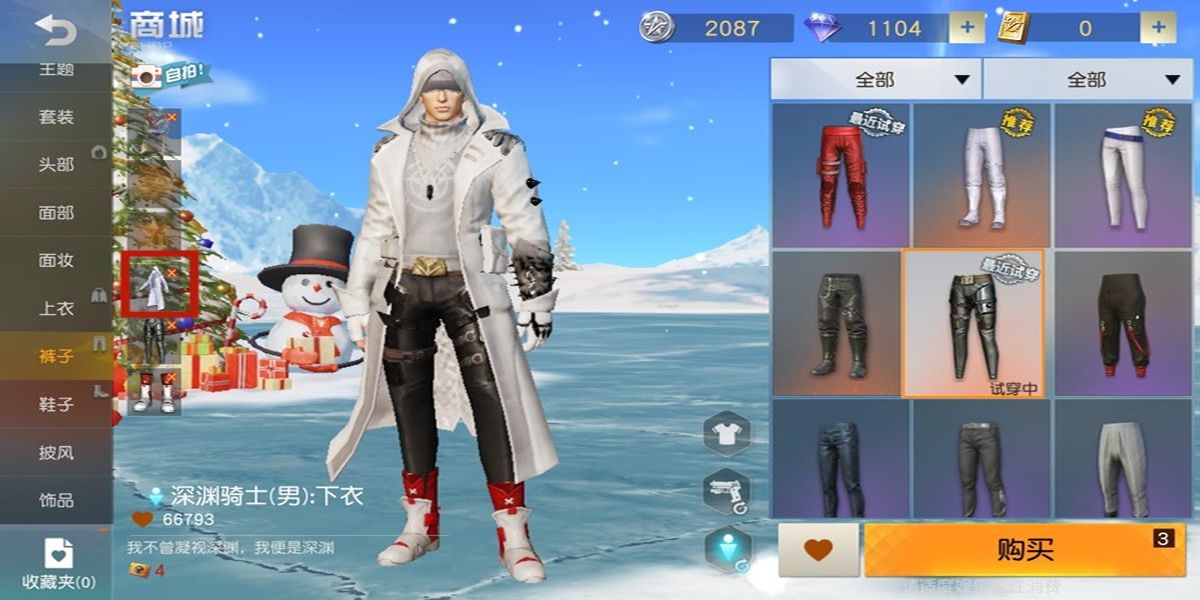Add gold tickets with the plus button
Screen dimensions: 1200x600
pos(1158,28)
